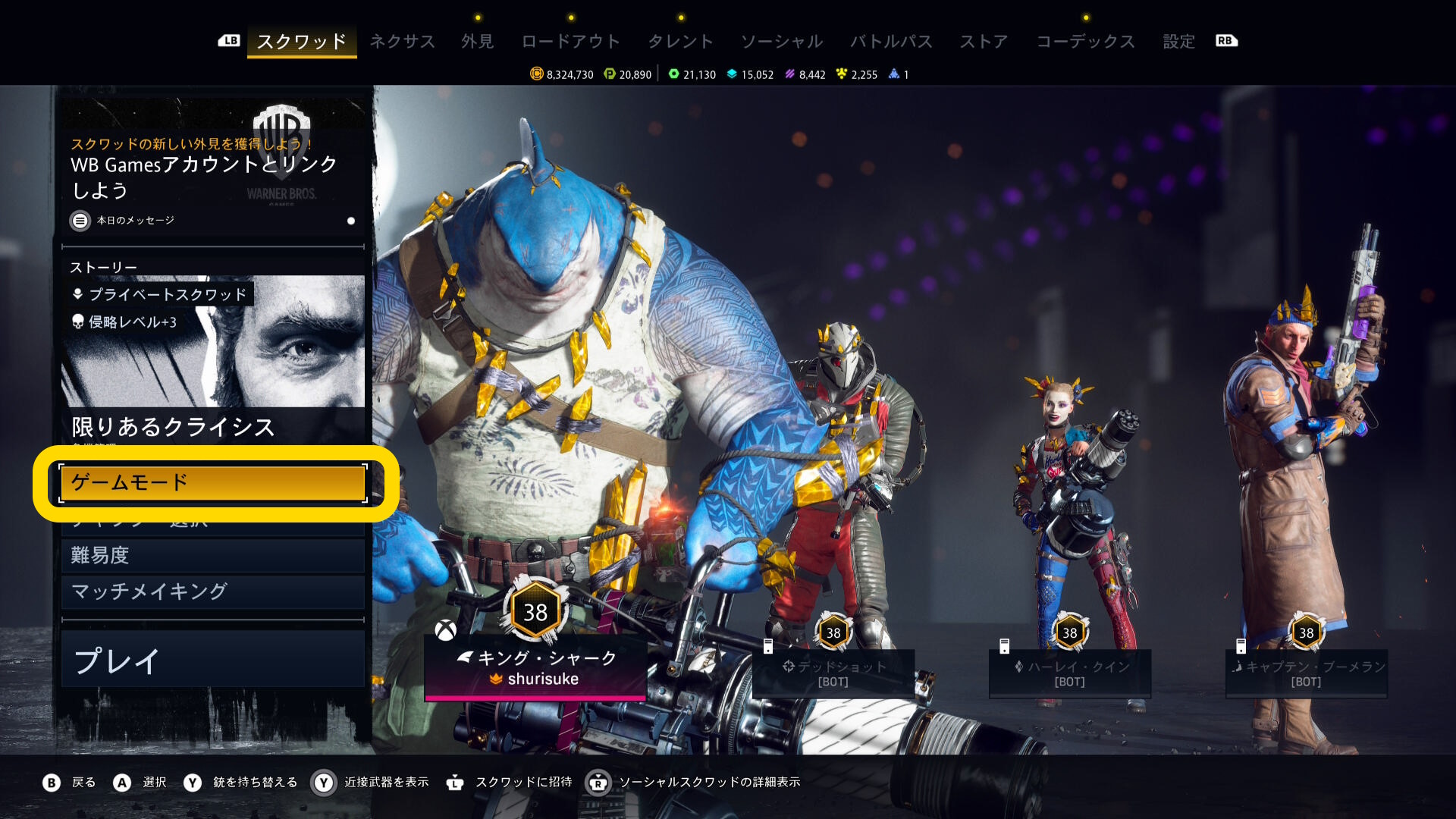Go to the 設定 tab
The width and height of the screenshot is (1456, 819).
[x=1178, y=41]
